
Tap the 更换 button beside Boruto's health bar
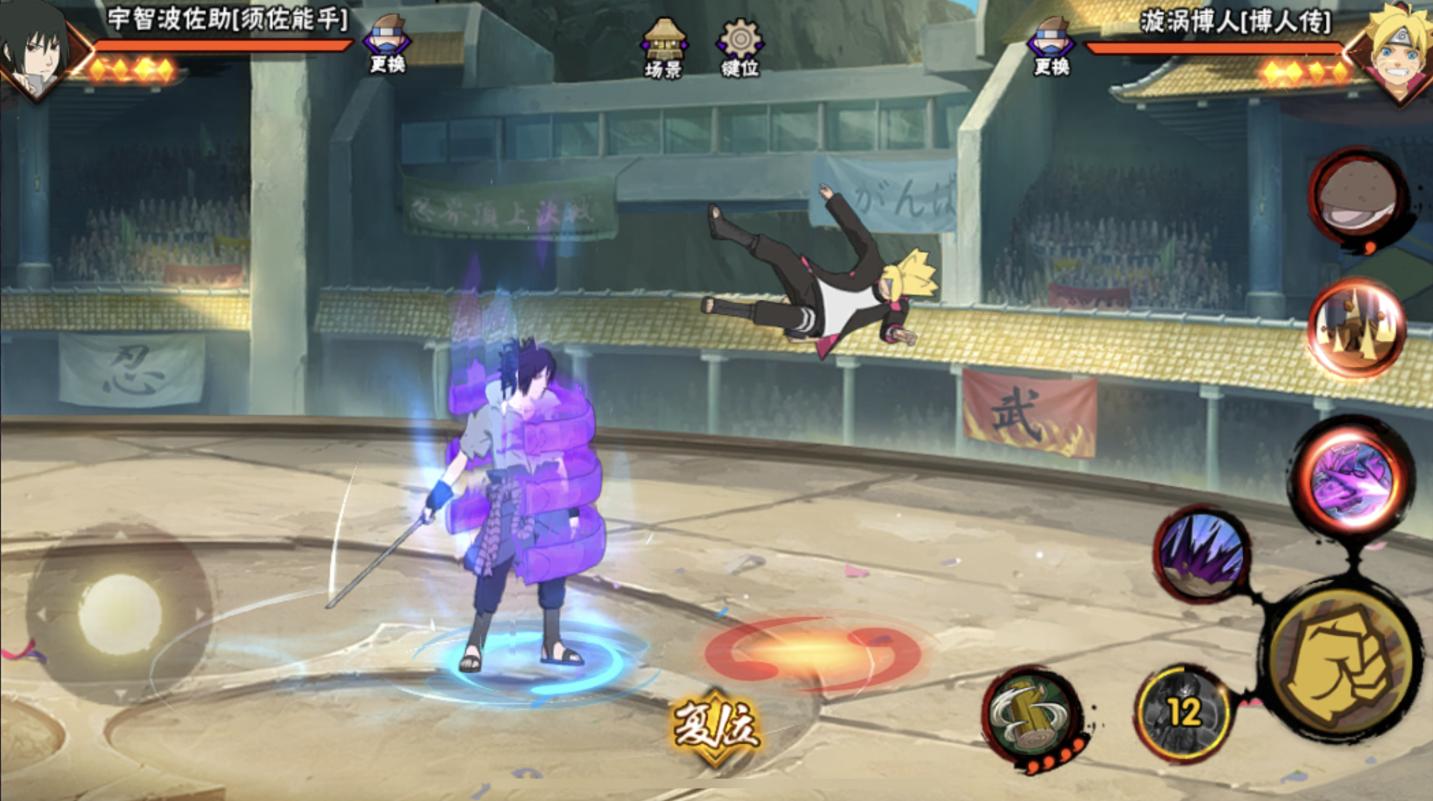(x=1051, y=45)
